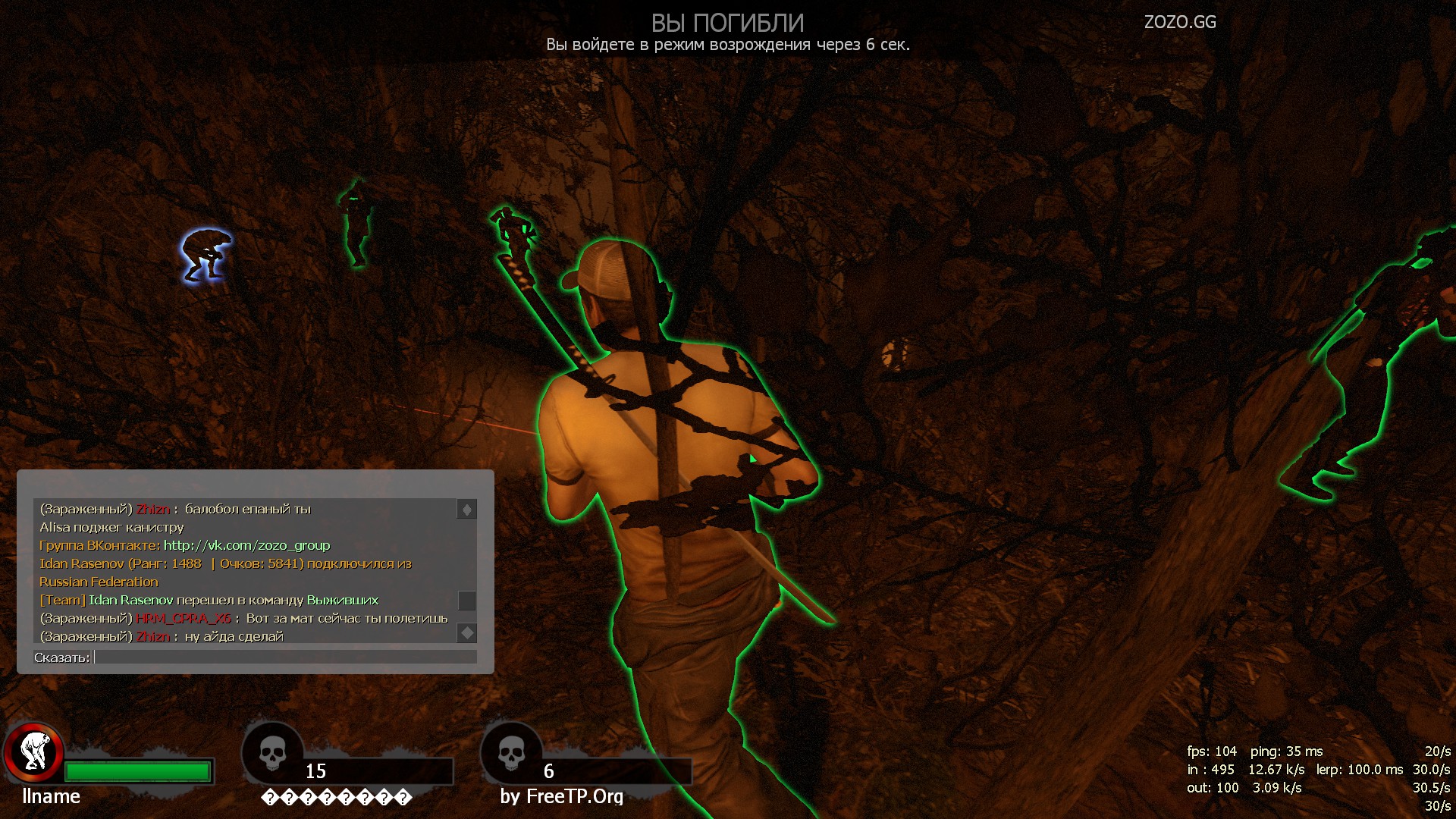The height and width of the screenshot is (819, 1456).
Task: Select llname's infected portrait icon
Action: click(33, 753)
